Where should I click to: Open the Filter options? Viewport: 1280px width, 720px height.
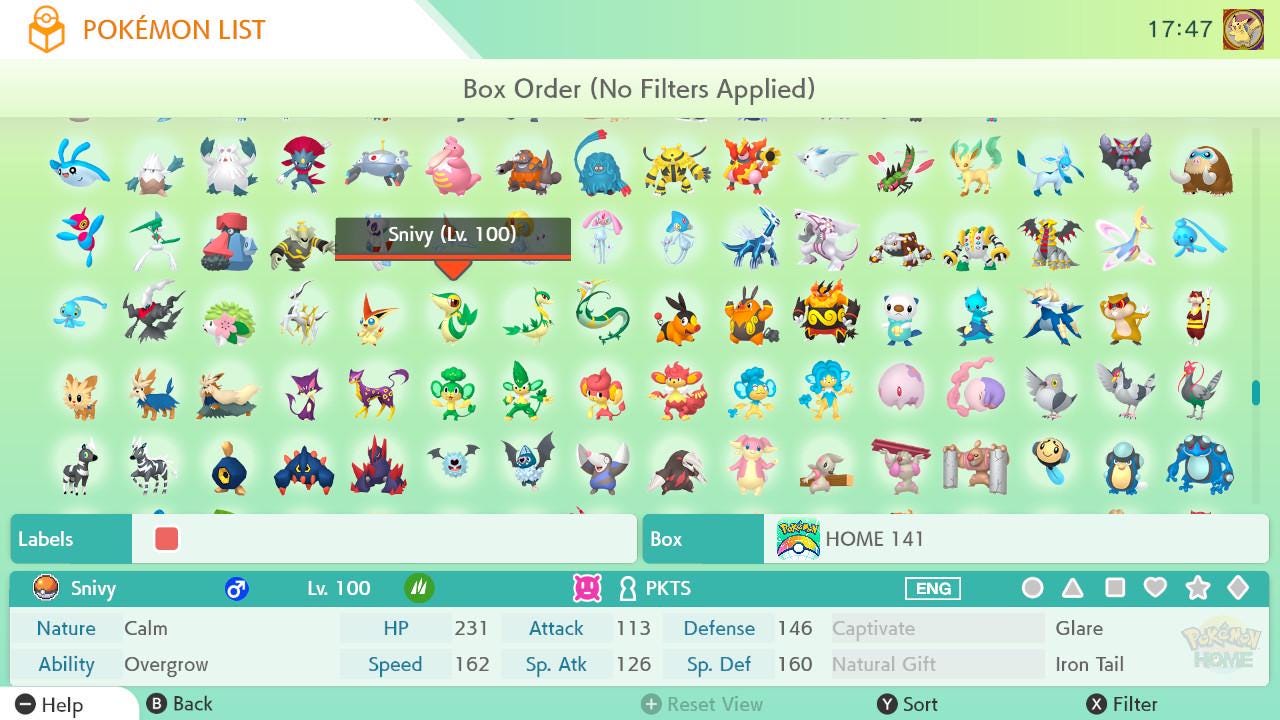[x=1125, y=703]
